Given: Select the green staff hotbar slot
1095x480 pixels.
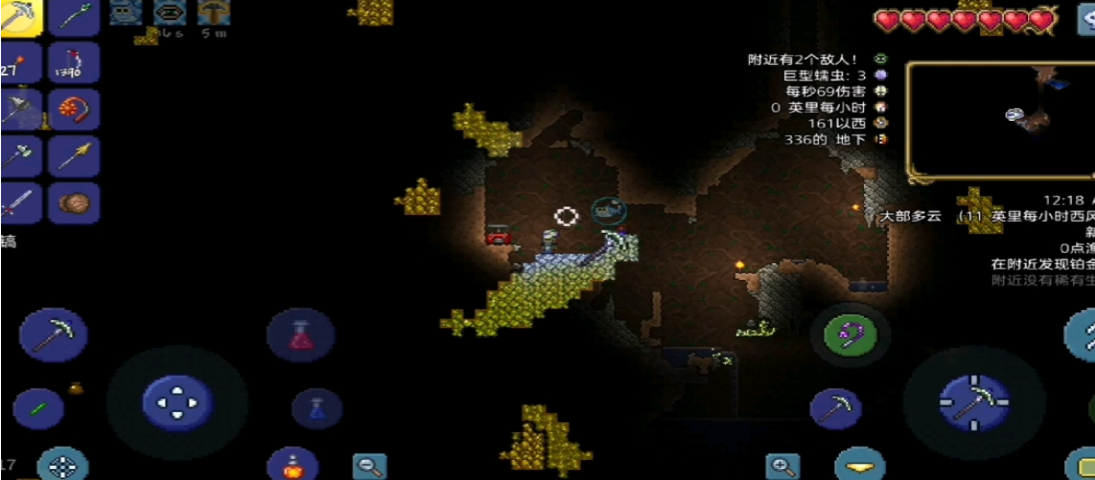Looking at the screenshot, I should click(x=75, y=18).
